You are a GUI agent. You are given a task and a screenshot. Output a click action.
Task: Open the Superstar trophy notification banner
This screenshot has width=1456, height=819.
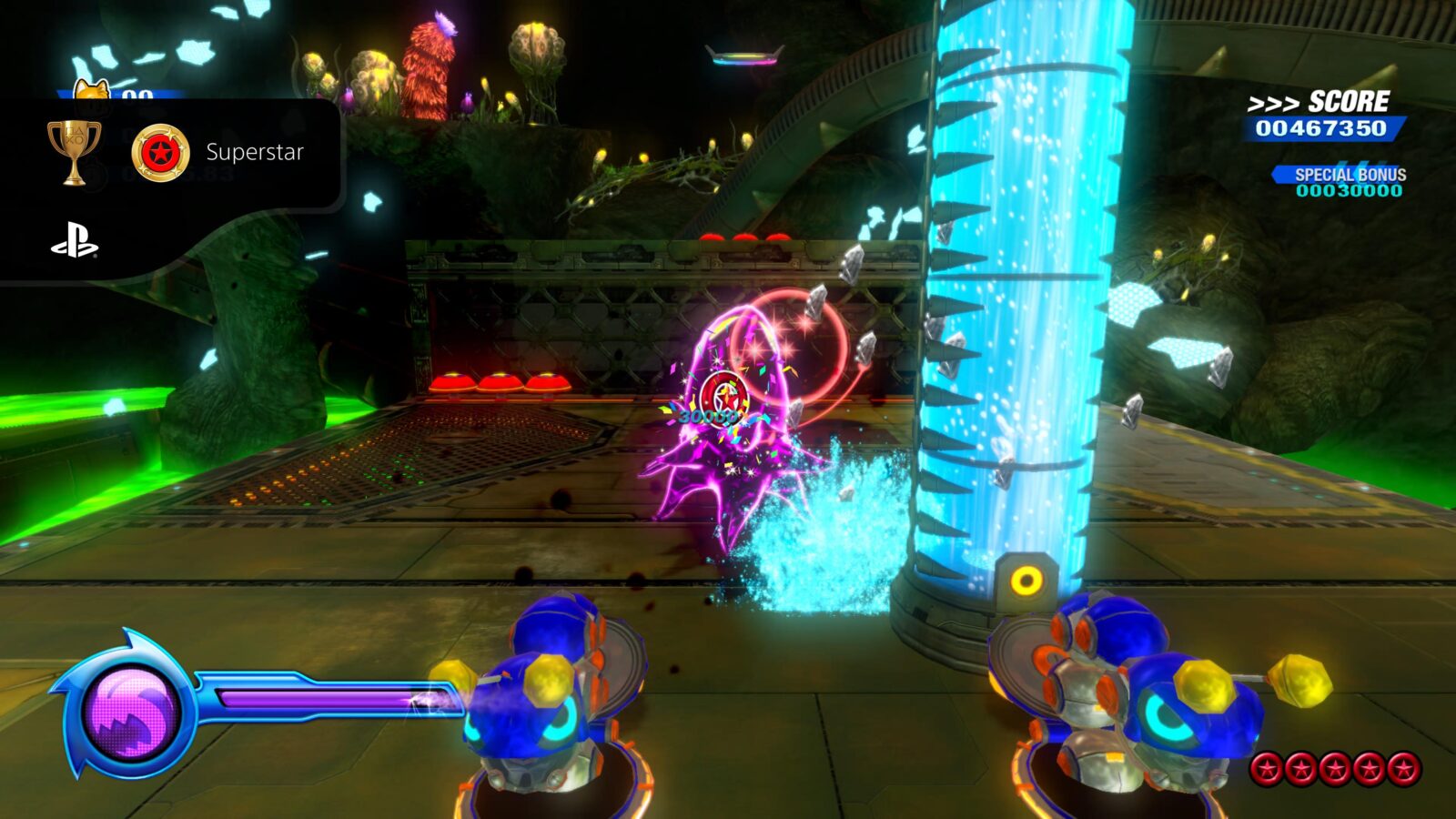(x=182, y=153)
